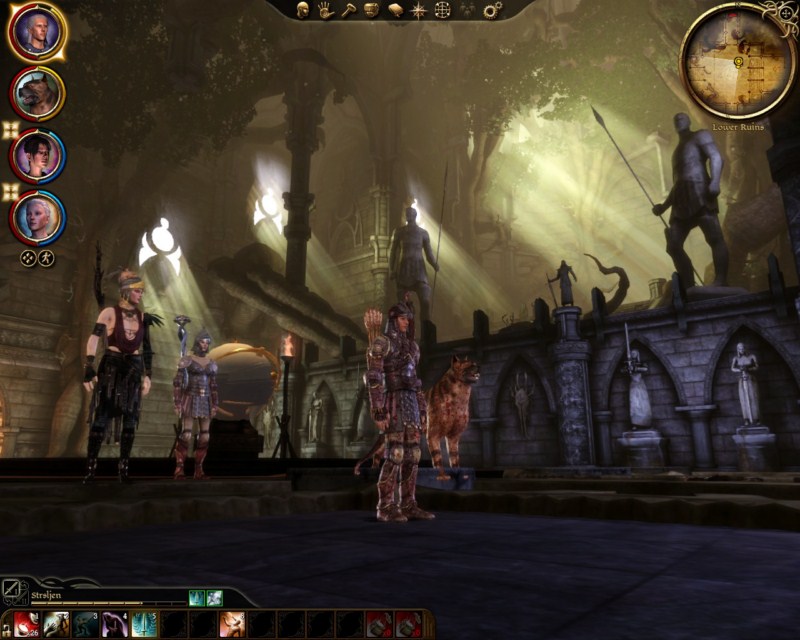The width and height of the screenshot is (800, 640).
Task: Open the tactics grid icon
Action: point(442,10)
